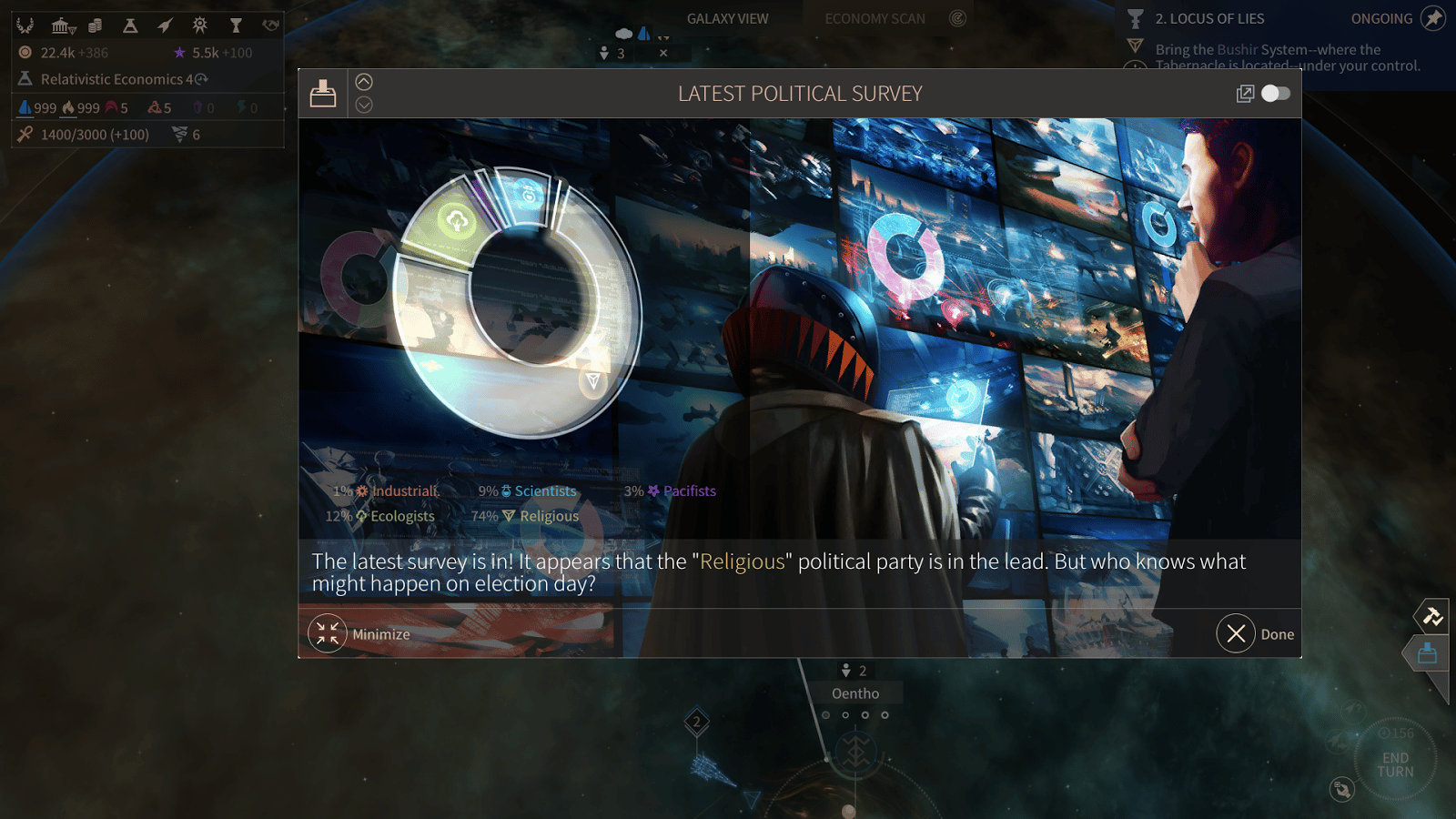The width and height of the screenshot is (1456, 819).
Task: Pin the Locus of Lies quest
Action: coord(1433,18)
